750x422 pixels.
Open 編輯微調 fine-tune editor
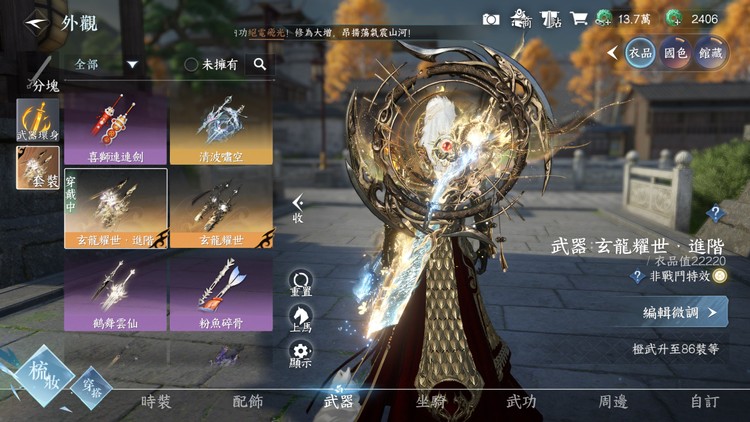679,312
